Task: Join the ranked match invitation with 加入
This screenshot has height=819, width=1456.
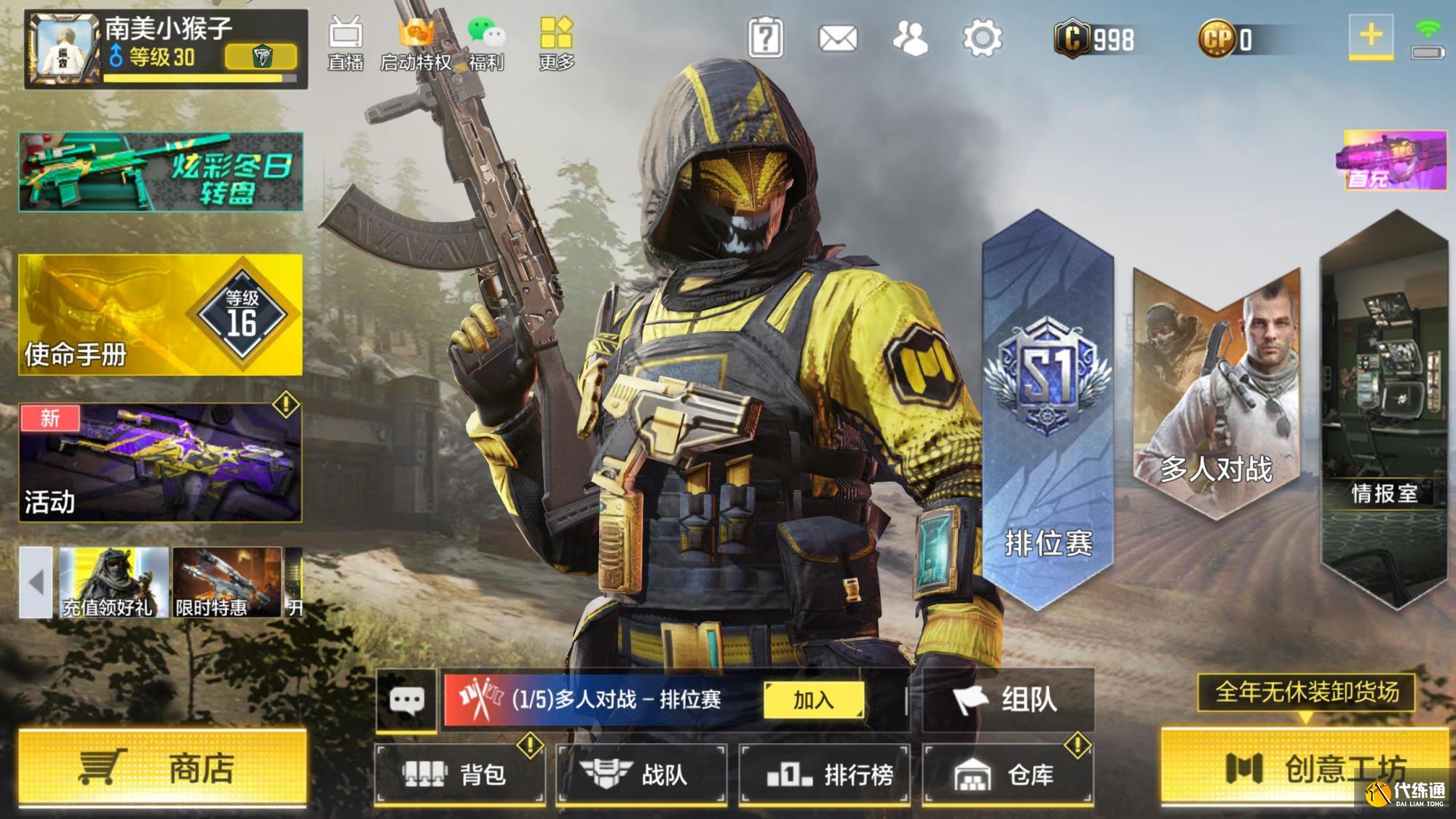Action: coord(813,700)
